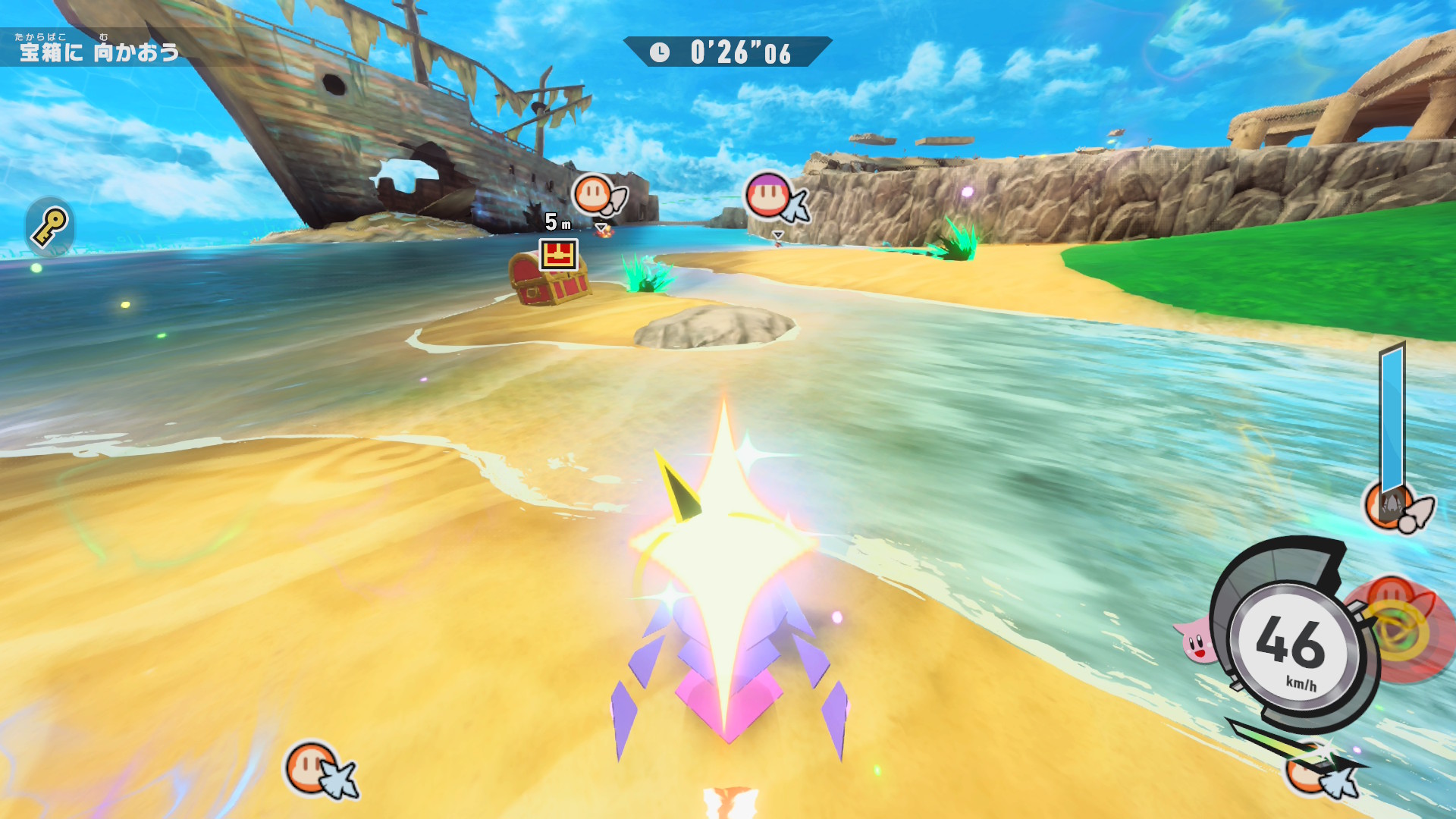
Task: Click the red treasure chest waypoint marker
Action: pos(559,255)
